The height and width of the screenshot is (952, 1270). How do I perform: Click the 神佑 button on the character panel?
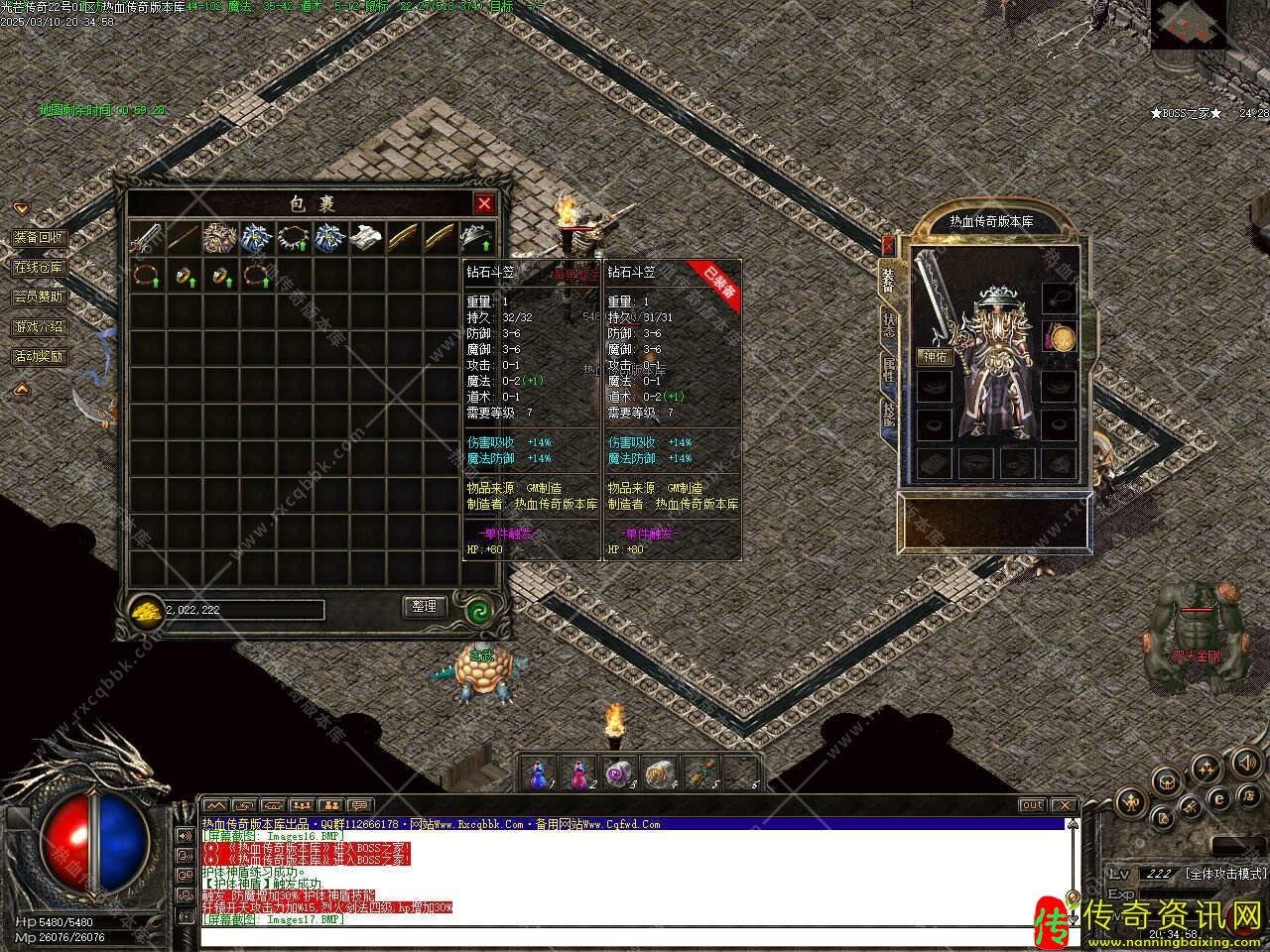tap(935, 357)
